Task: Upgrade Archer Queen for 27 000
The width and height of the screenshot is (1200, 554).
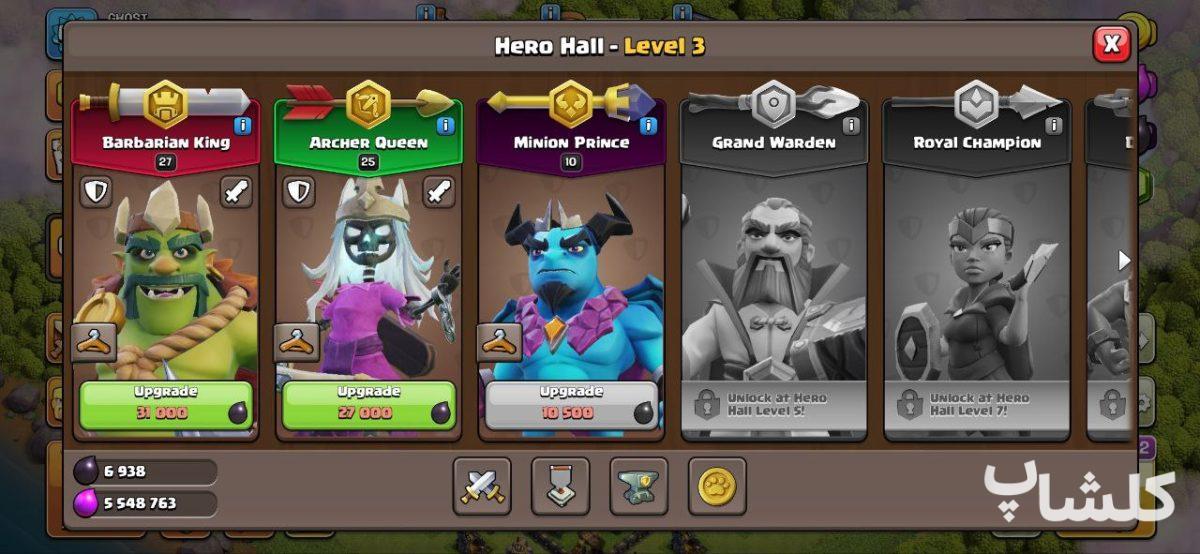Action: (x=368, y=404)
